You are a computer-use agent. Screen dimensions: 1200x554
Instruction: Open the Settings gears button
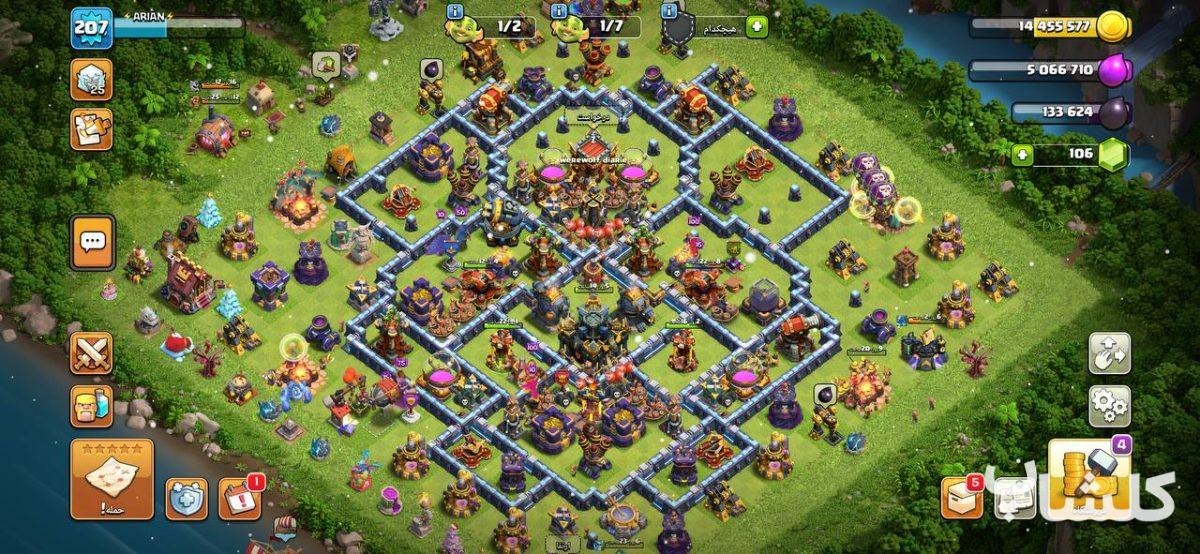tap(1109, 405)
